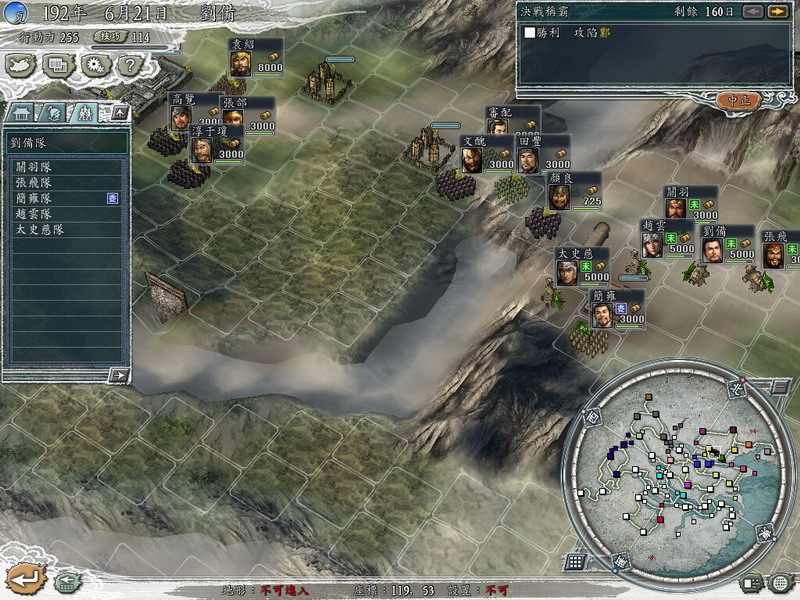Open the overlapping windows list button
This screenshot has width=800, height=600.
(x=58, y=65)
